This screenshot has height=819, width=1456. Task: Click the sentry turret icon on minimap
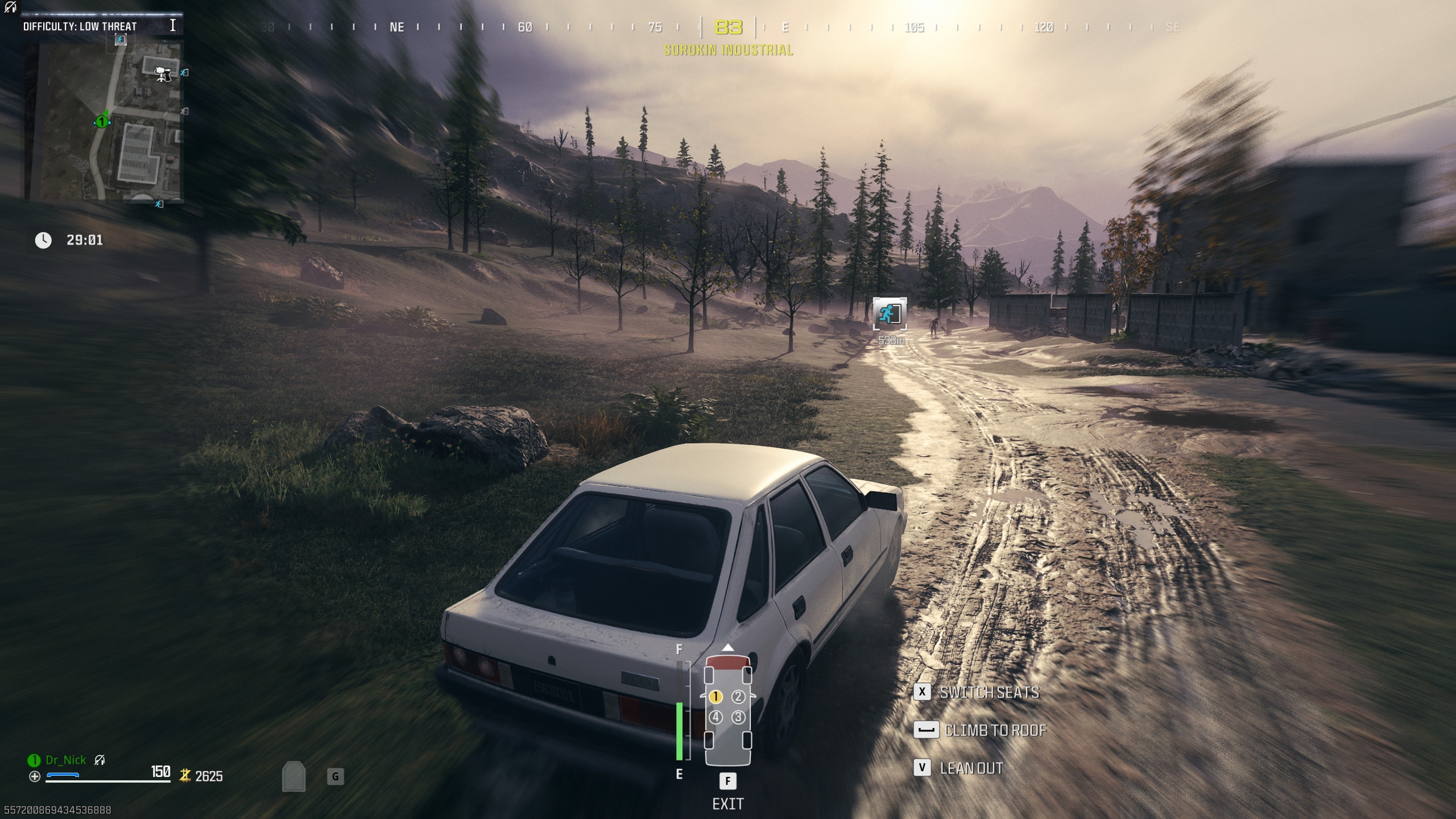coord(163,73)
